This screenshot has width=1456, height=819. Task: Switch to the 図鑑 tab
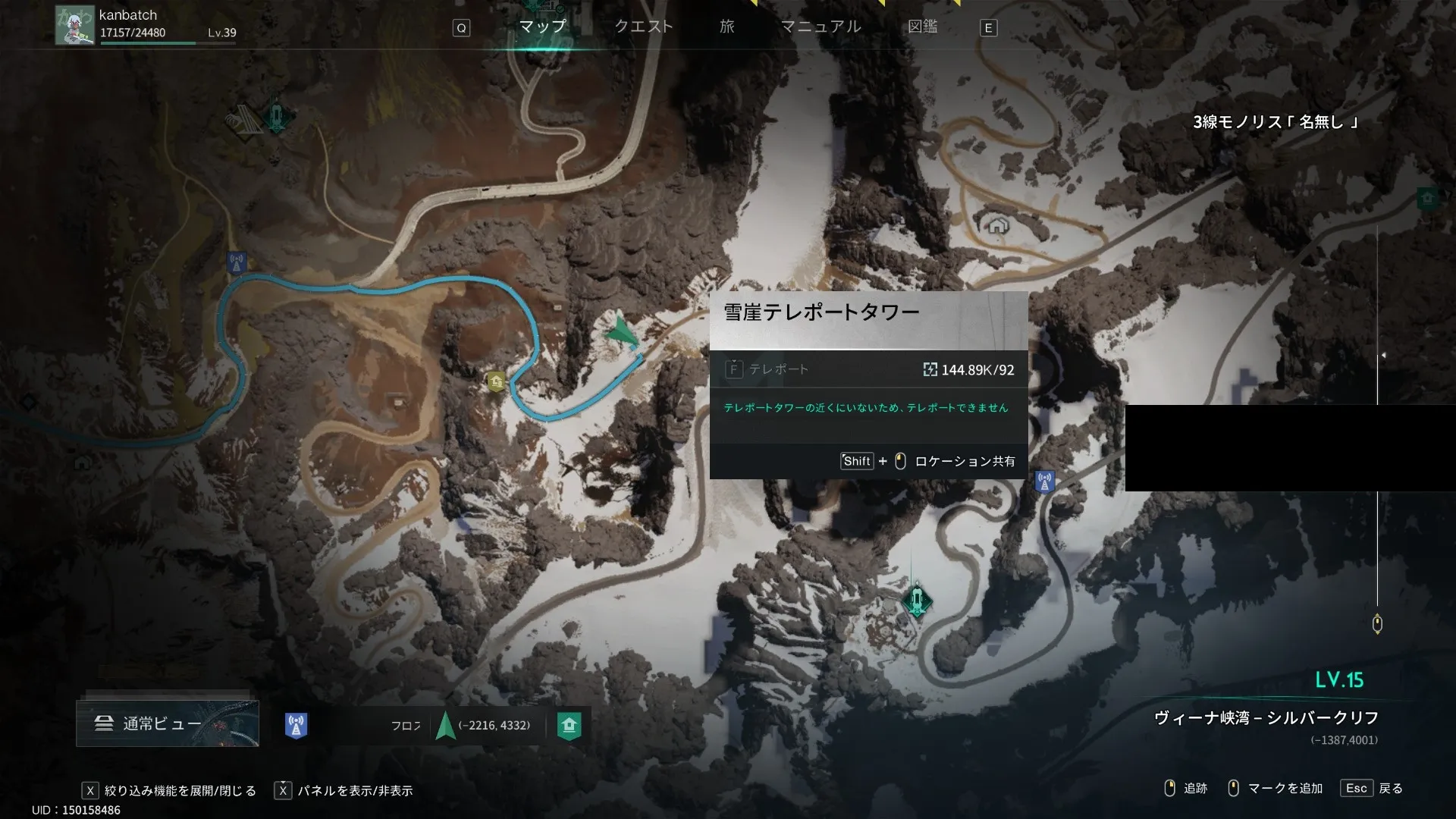pyautogui.click(x=922, y=27)
